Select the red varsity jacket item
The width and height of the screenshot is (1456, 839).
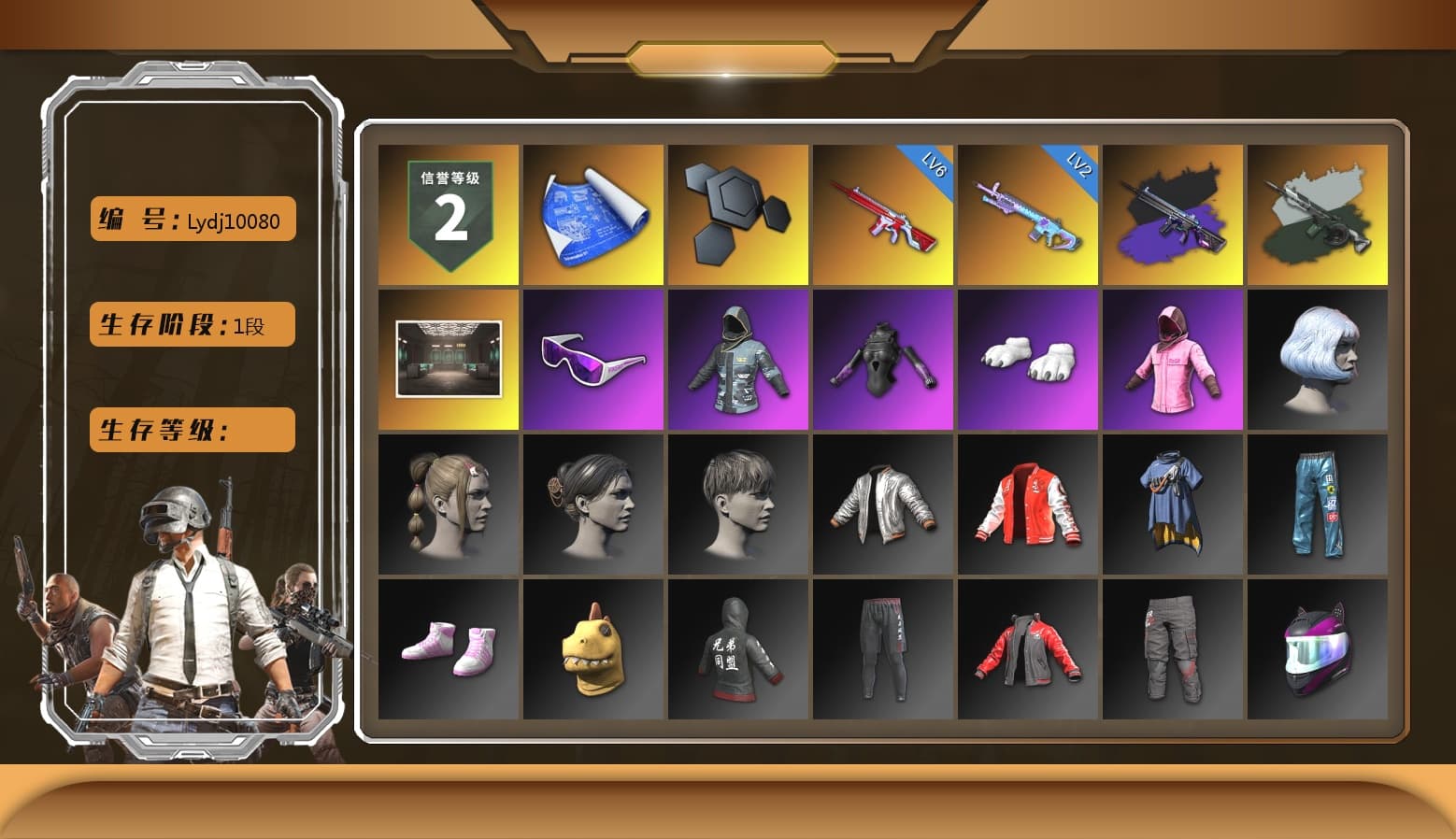coord(1028,505)
